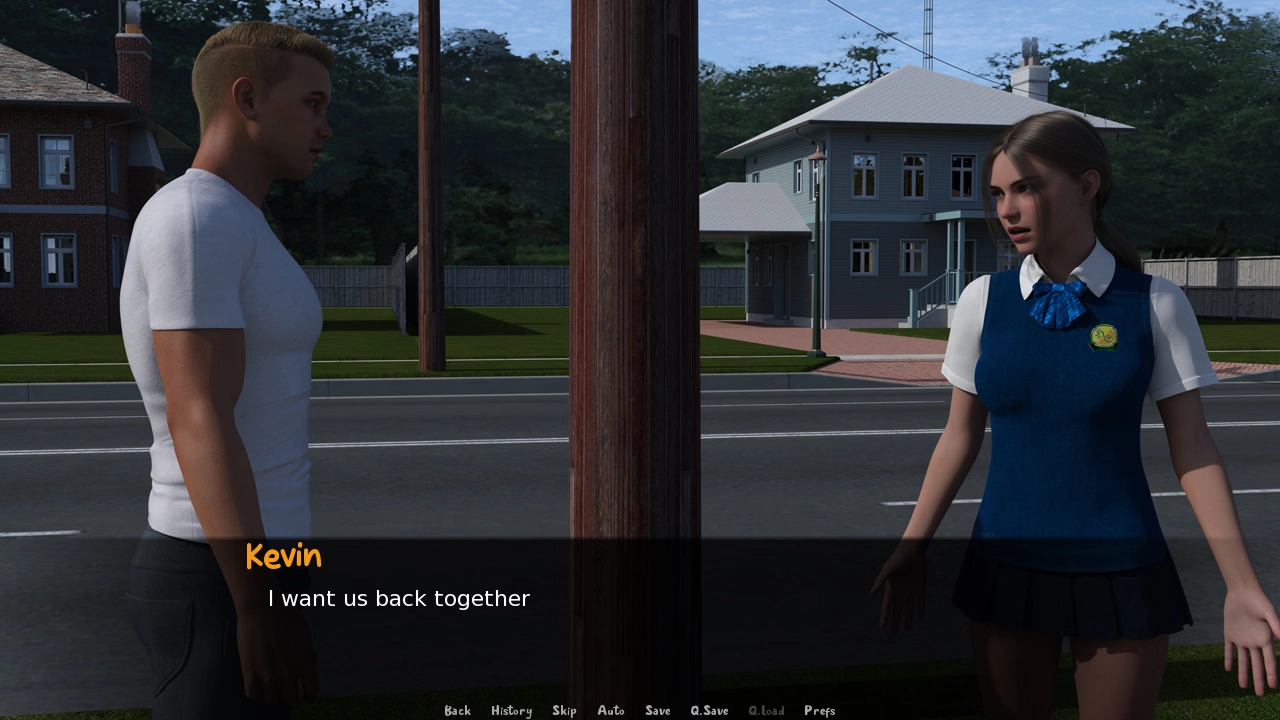Open the dialogue History log
Screen dimensions: 1280x720
(511, 711)
